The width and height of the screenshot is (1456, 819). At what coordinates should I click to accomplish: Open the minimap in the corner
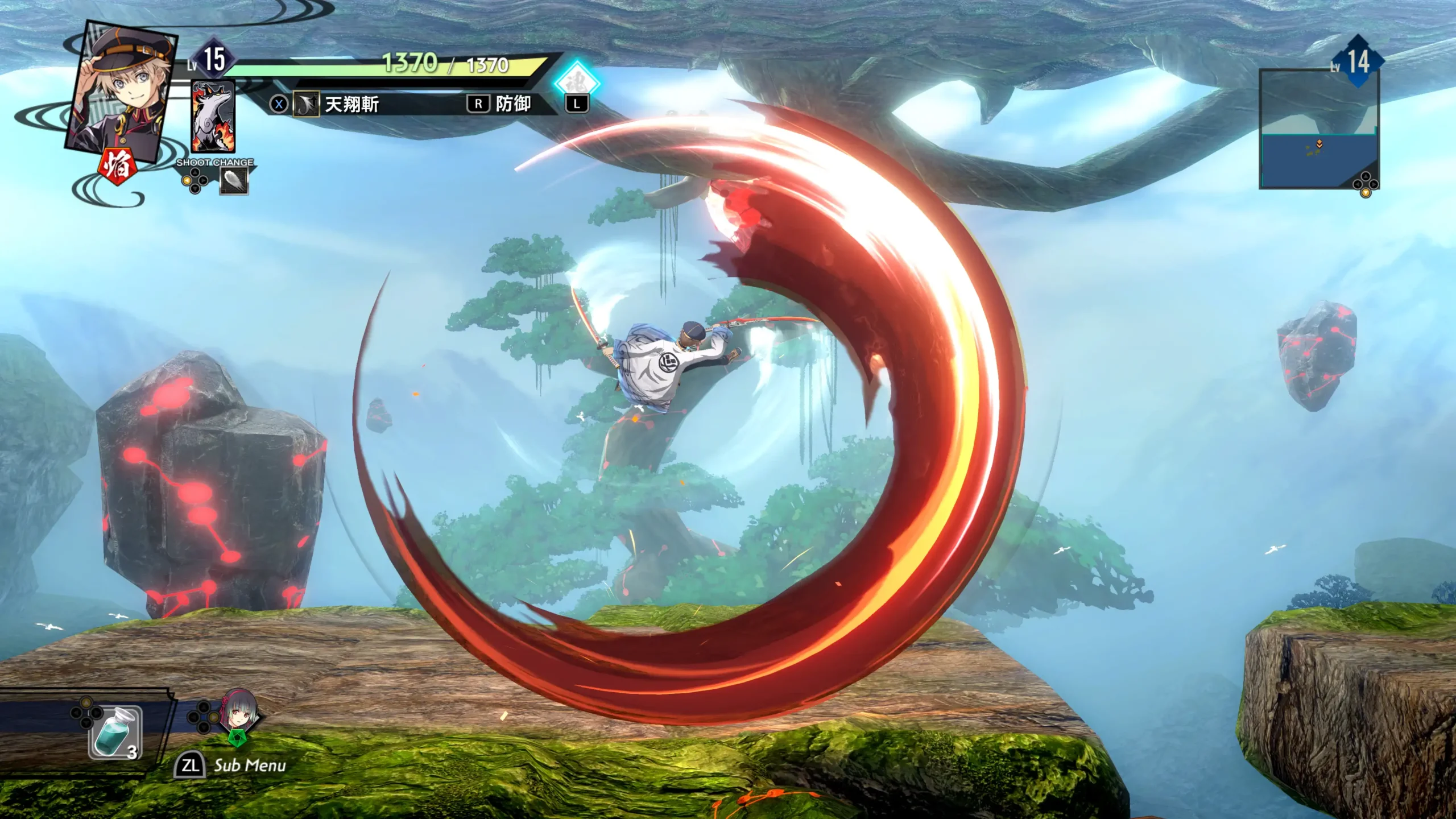tap(1318, 130)
